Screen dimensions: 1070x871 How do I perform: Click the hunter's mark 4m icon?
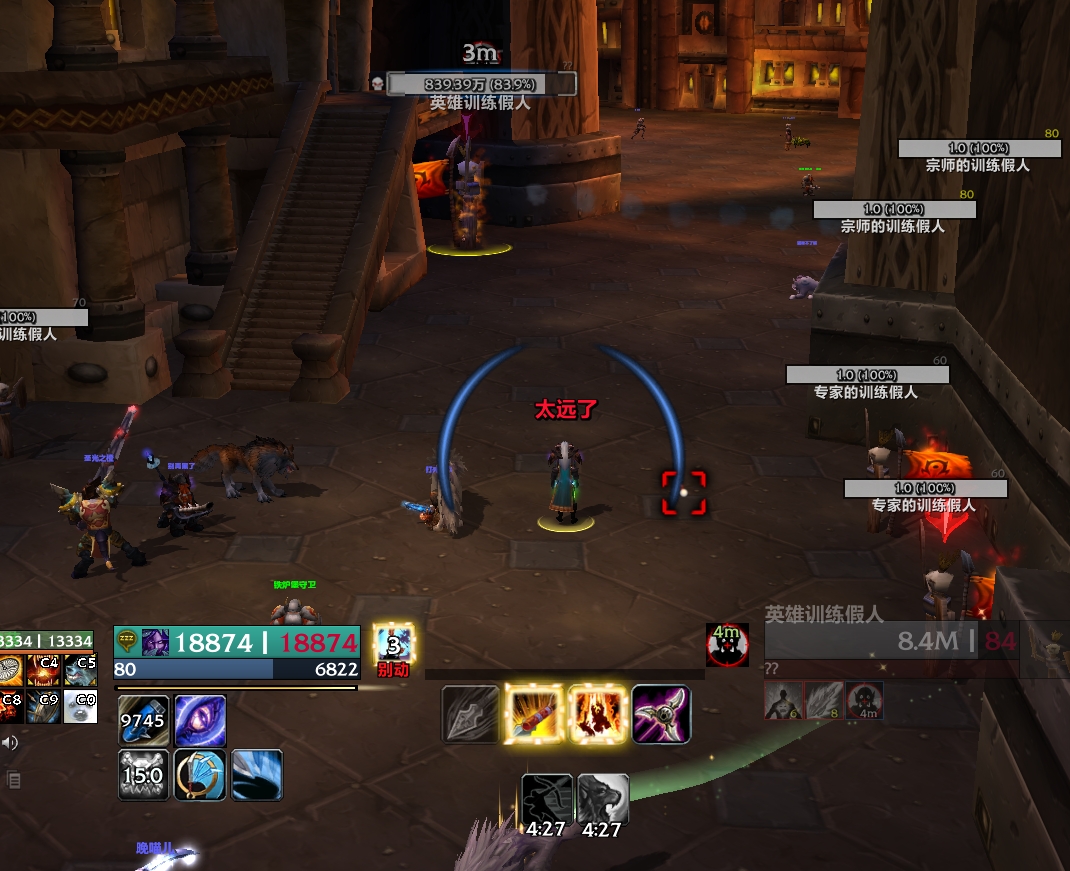pyautogui.click(x=727, y=645)
